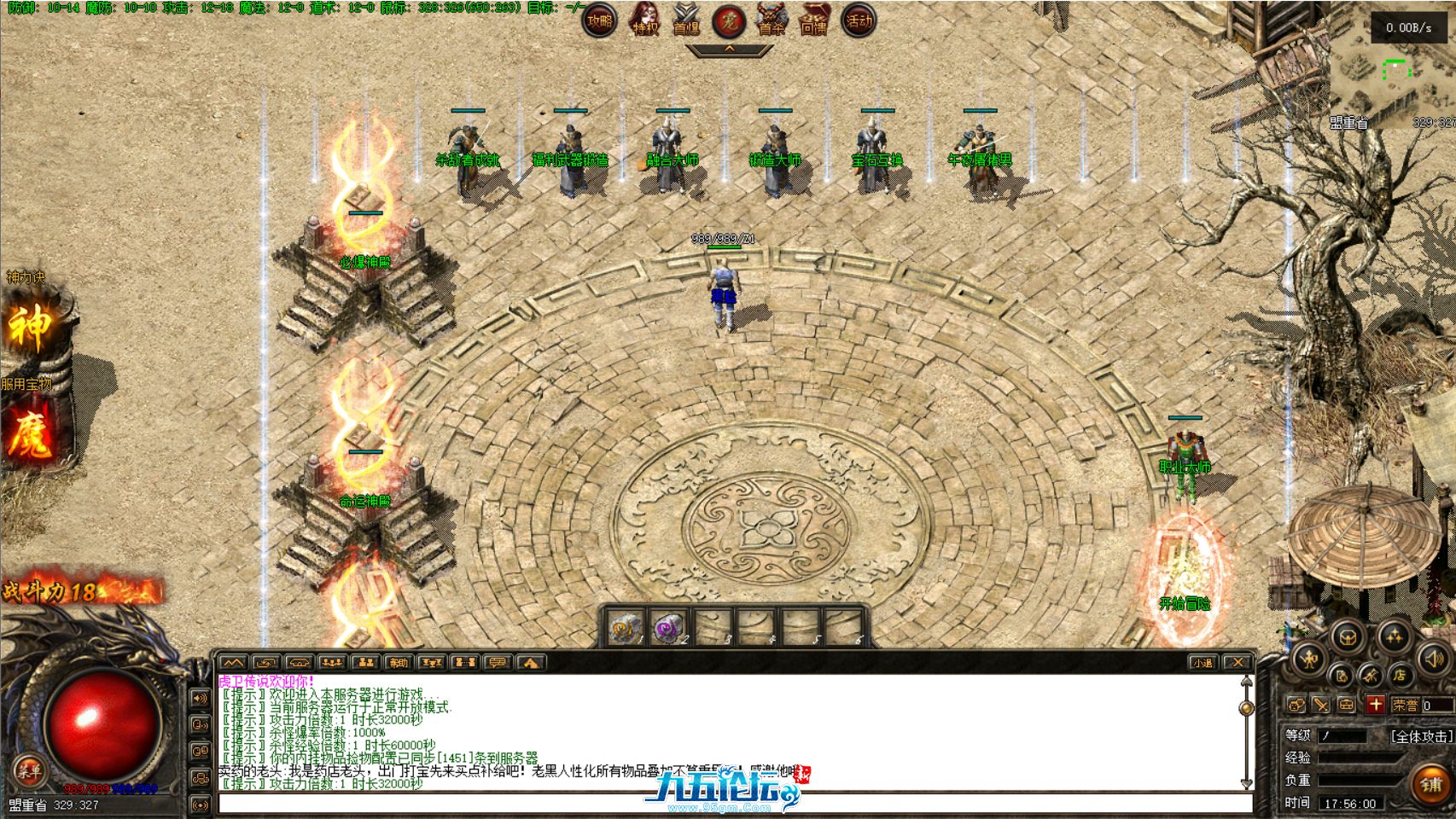1456x819 pixels.
Task: Open the 菜单 main menu at bottom left
Action: pyautogui.click(x=30, y=768)
